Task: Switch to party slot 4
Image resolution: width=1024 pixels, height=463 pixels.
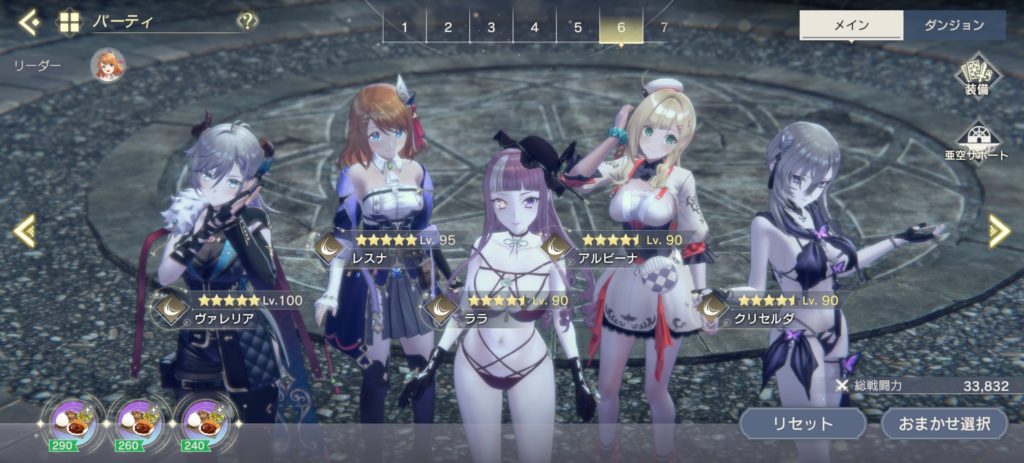Action: (x=534, y=27)
